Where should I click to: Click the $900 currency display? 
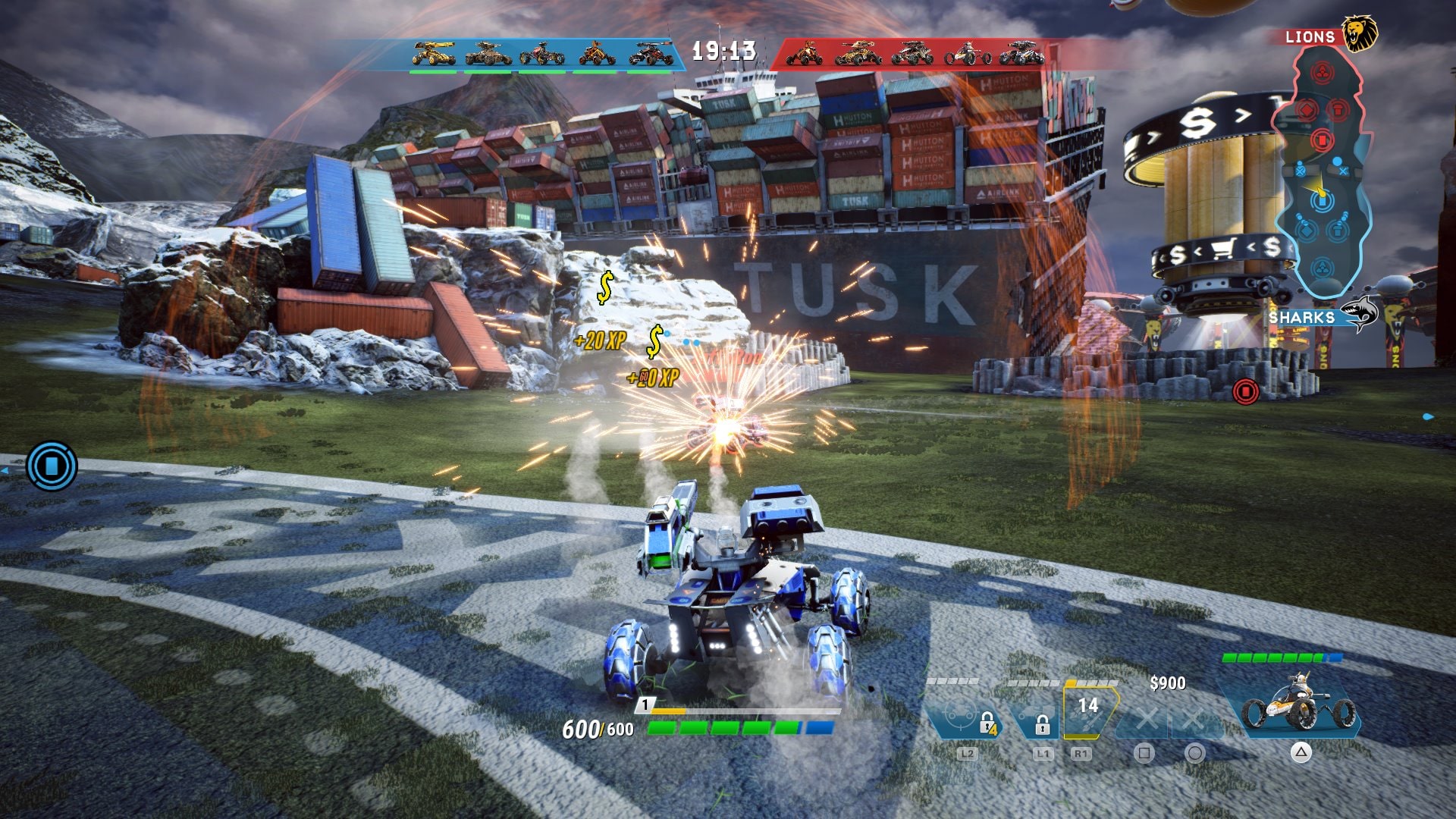1169,682
